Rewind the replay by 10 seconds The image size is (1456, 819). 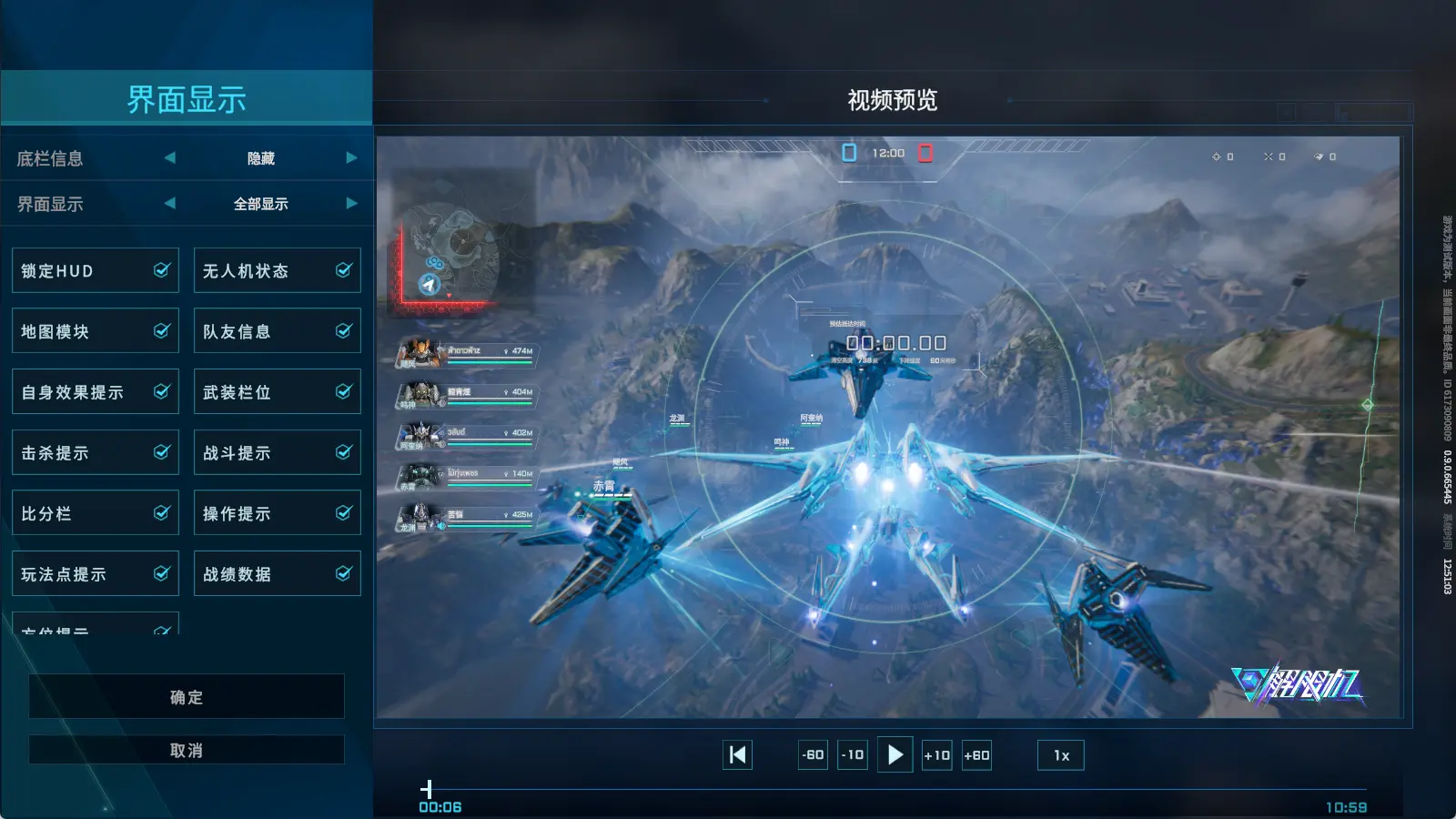point(853,755)
